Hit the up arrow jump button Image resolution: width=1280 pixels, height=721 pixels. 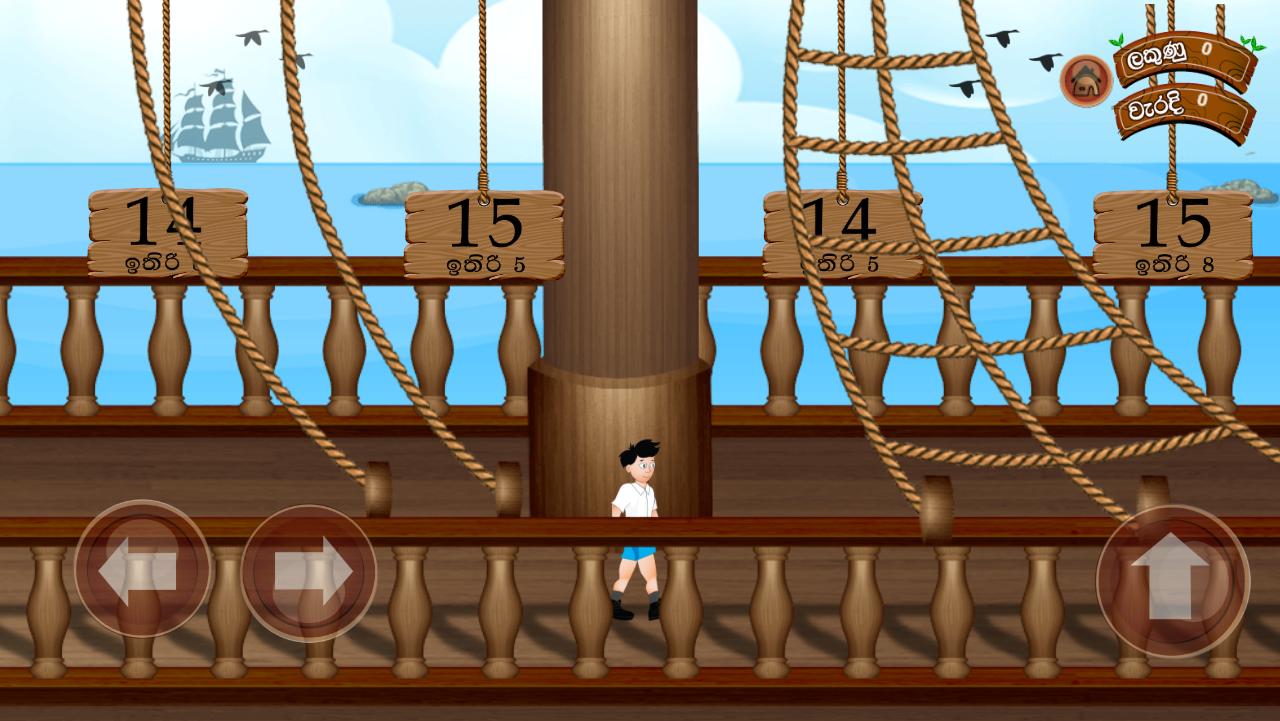point(1172,581)
